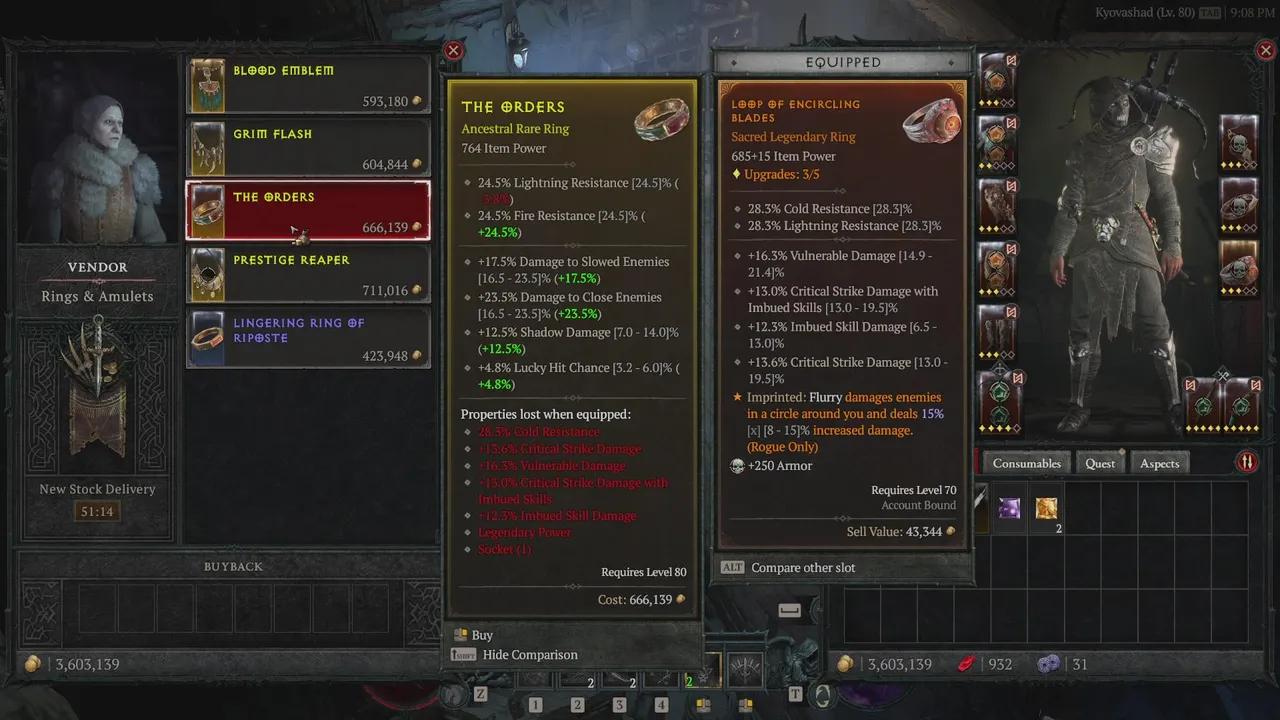Select the gold item stack of two
The image size is (1280, 720).
tap(1046, 509)
